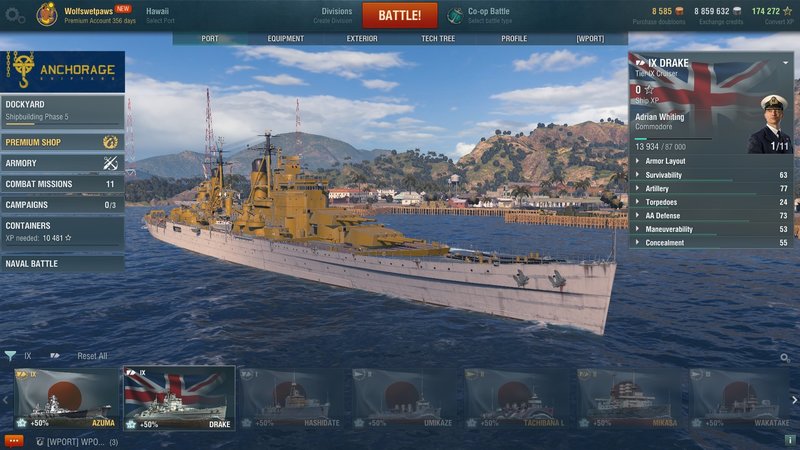
Task: Select the Co-op Battle type selector
Action: click(481, 15)
